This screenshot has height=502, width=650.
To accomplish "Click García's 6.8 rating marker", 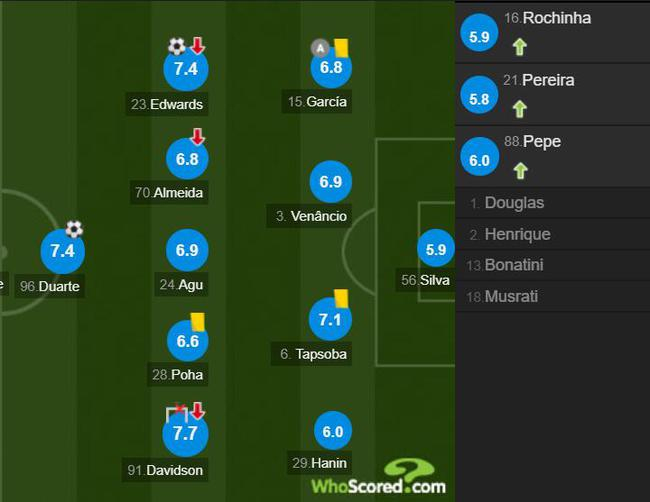I will (332, 69).
